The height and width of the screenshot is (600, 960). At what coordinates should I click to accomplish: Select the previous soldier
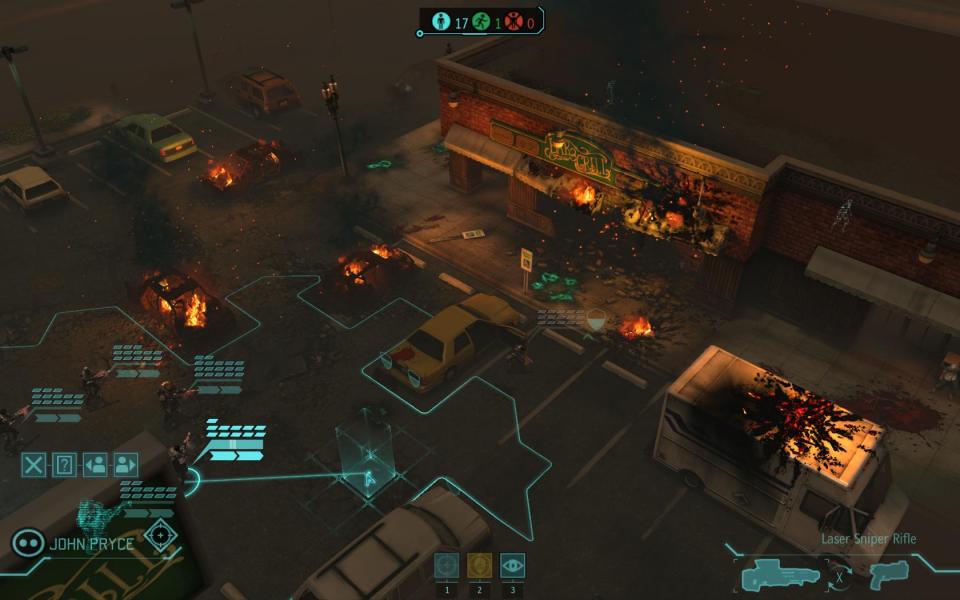(x=95, y=464)
